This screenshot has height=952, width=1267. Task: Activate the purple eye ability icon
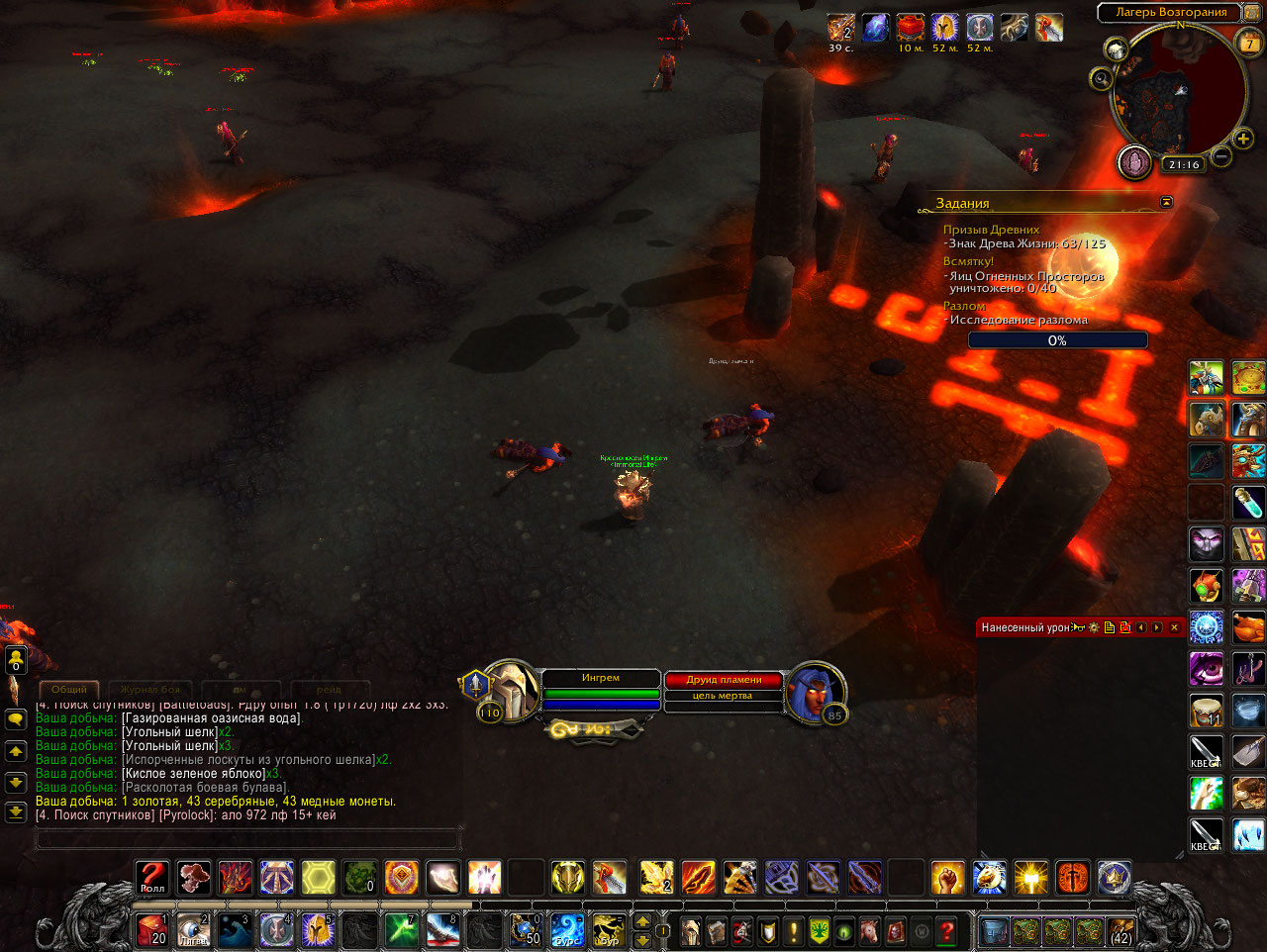pyautogui.click(x=1207, y=669)
